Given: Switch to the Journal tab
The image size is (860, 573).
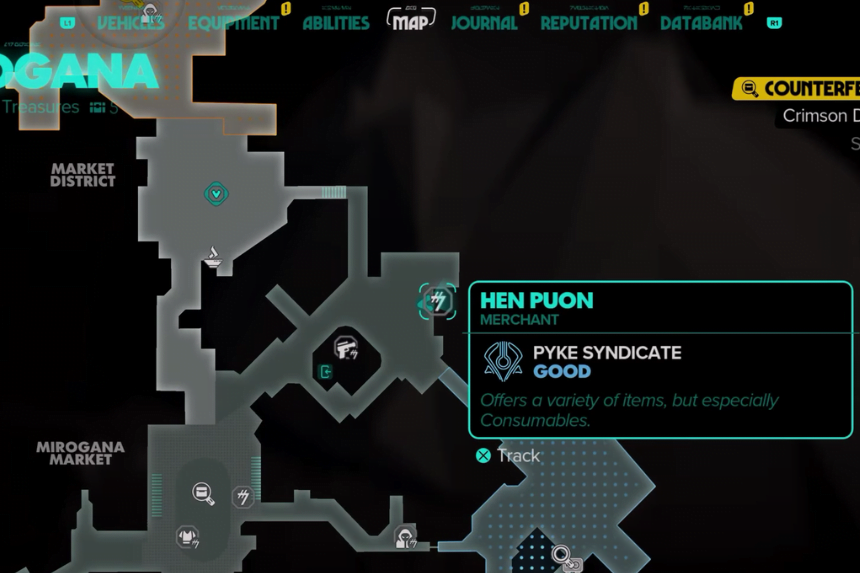Looking at the screenshot, I should (484, 23).
